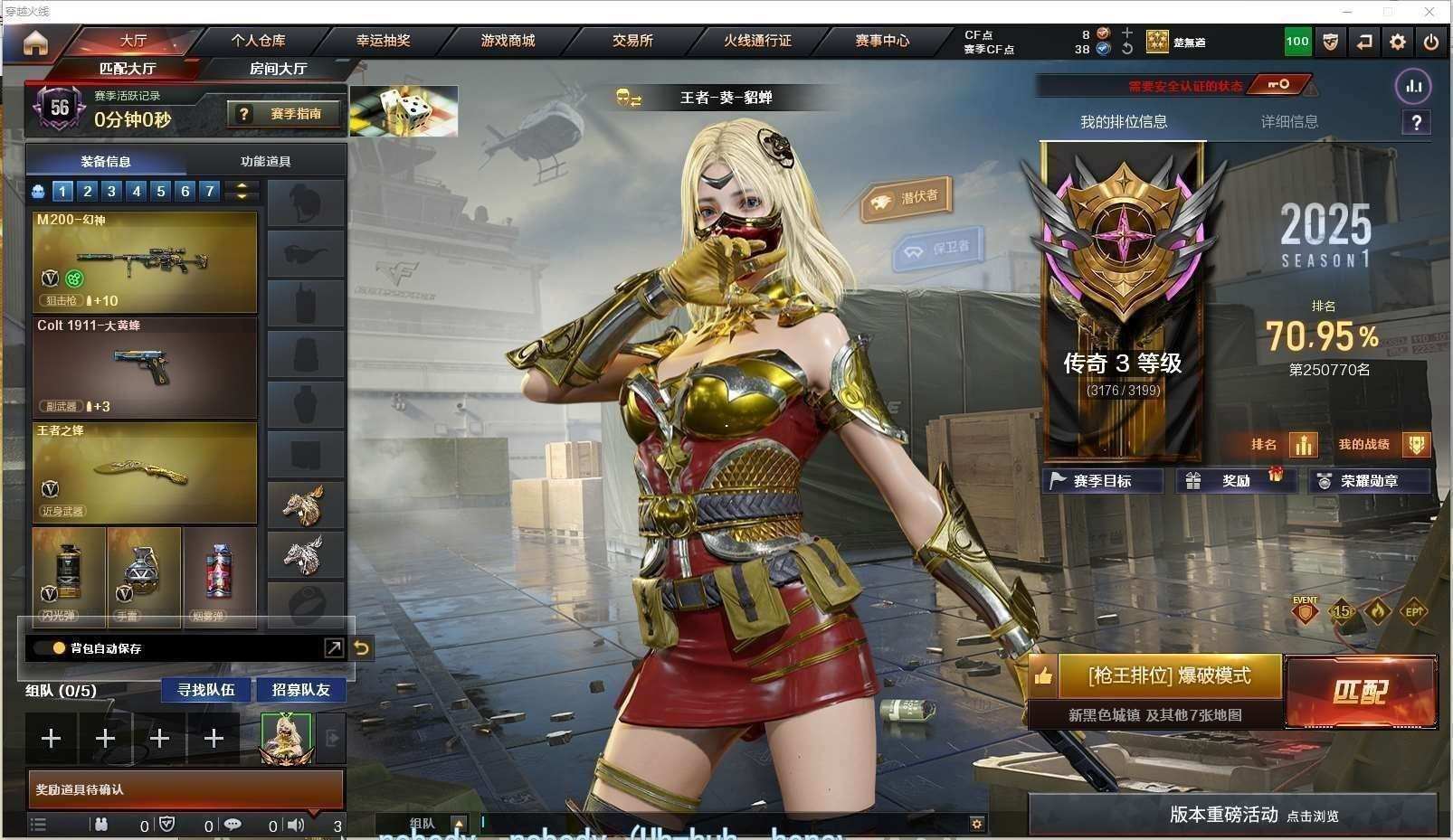Screen dimensions: 1453x840
Task: Open the gear settings icon
Action: pyautogui.click(x=1398, y=42)
